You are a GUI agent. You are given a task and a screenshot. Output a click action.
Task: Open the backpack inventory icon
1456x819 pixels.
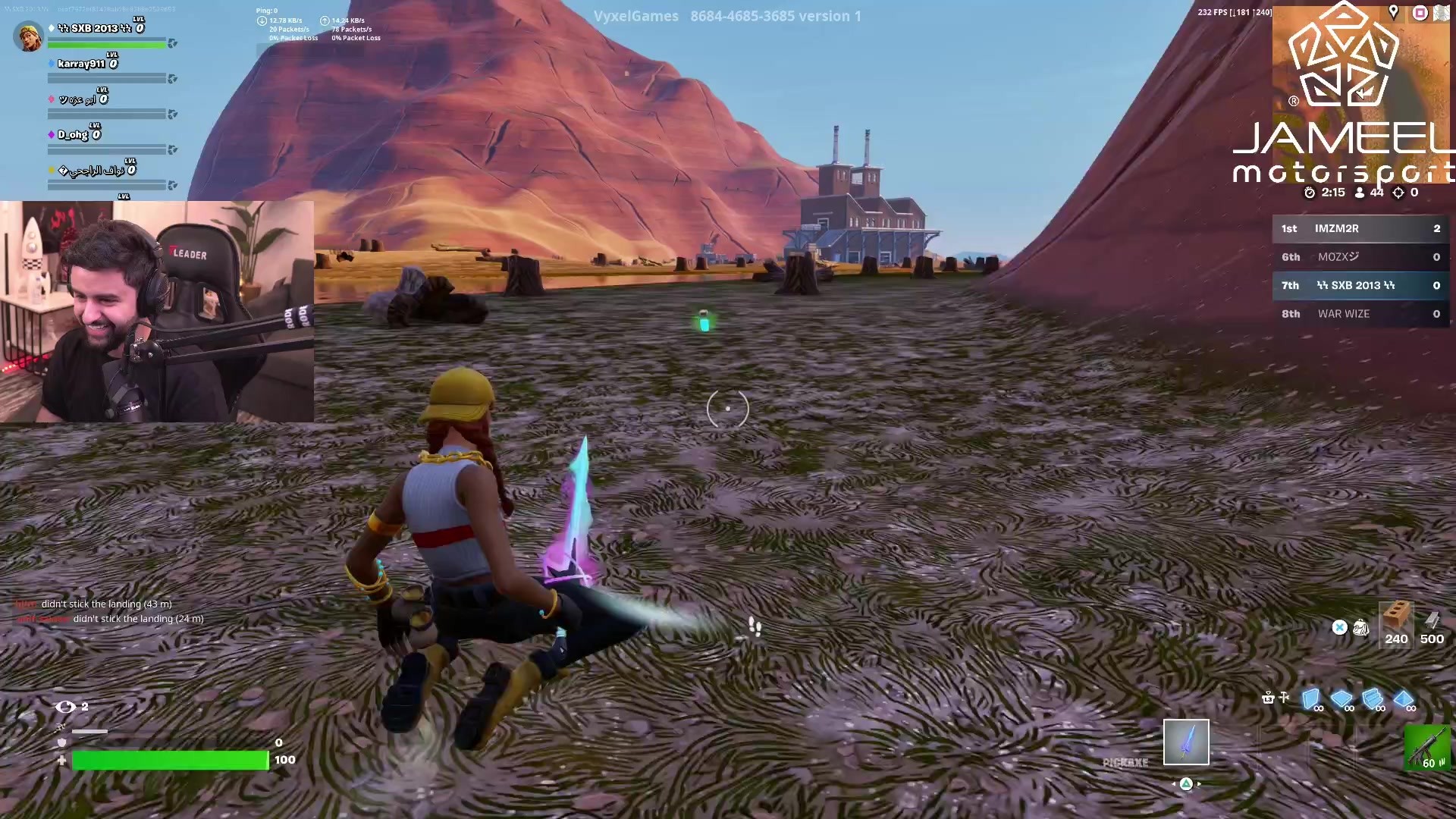(1361, 627)
